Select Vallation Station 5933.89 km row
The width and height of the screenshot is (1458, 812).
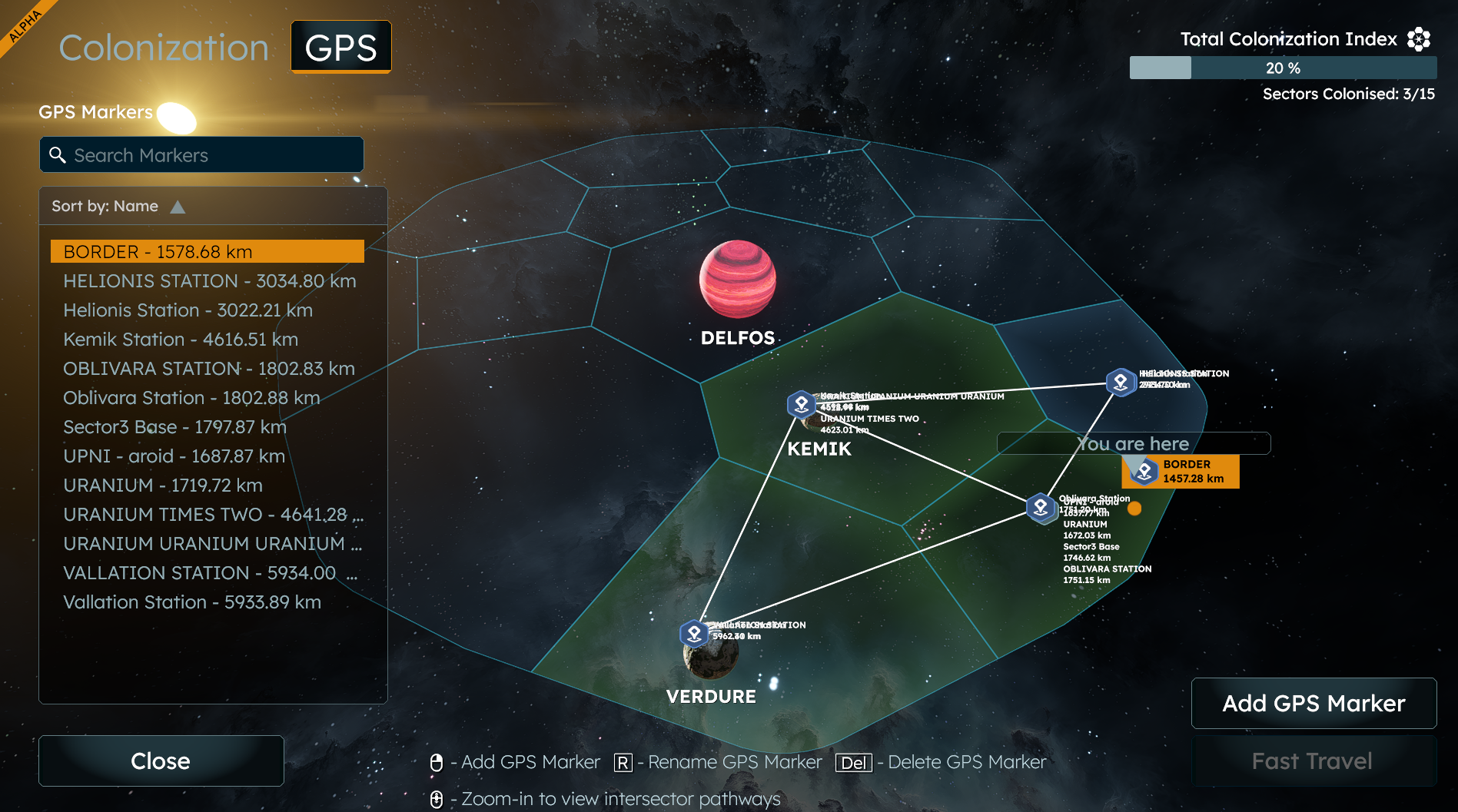[192, 602]
